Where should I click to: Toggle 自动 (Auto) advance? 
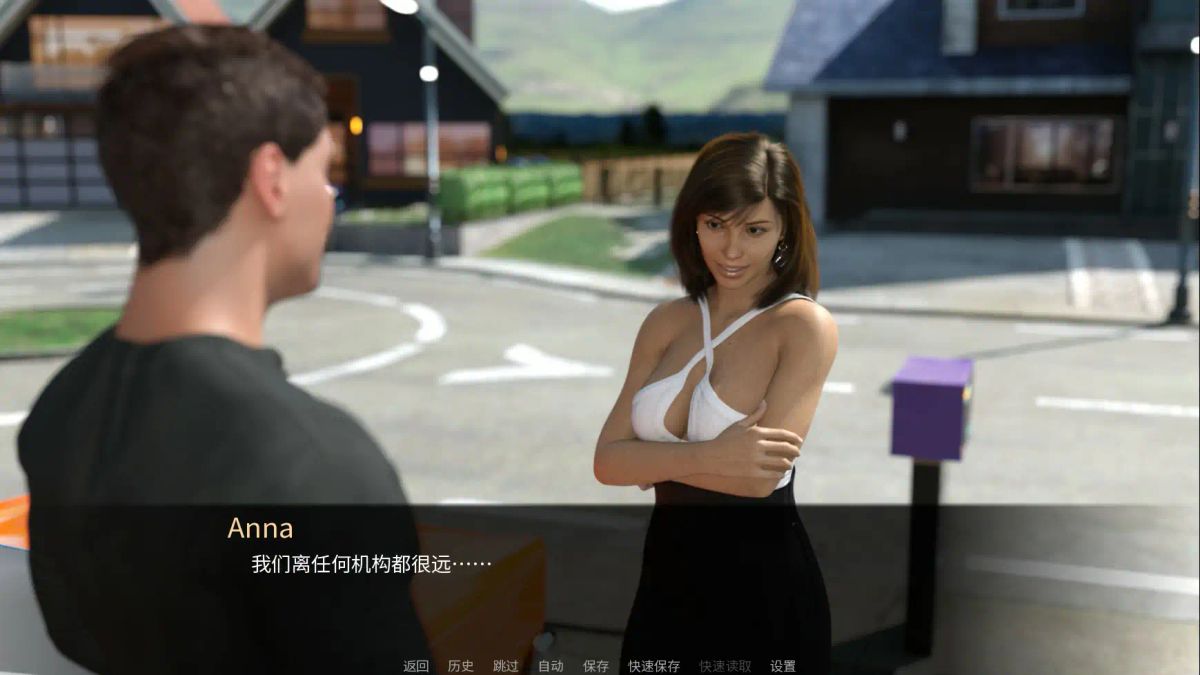pyautogui.click(x=551, y=666)
